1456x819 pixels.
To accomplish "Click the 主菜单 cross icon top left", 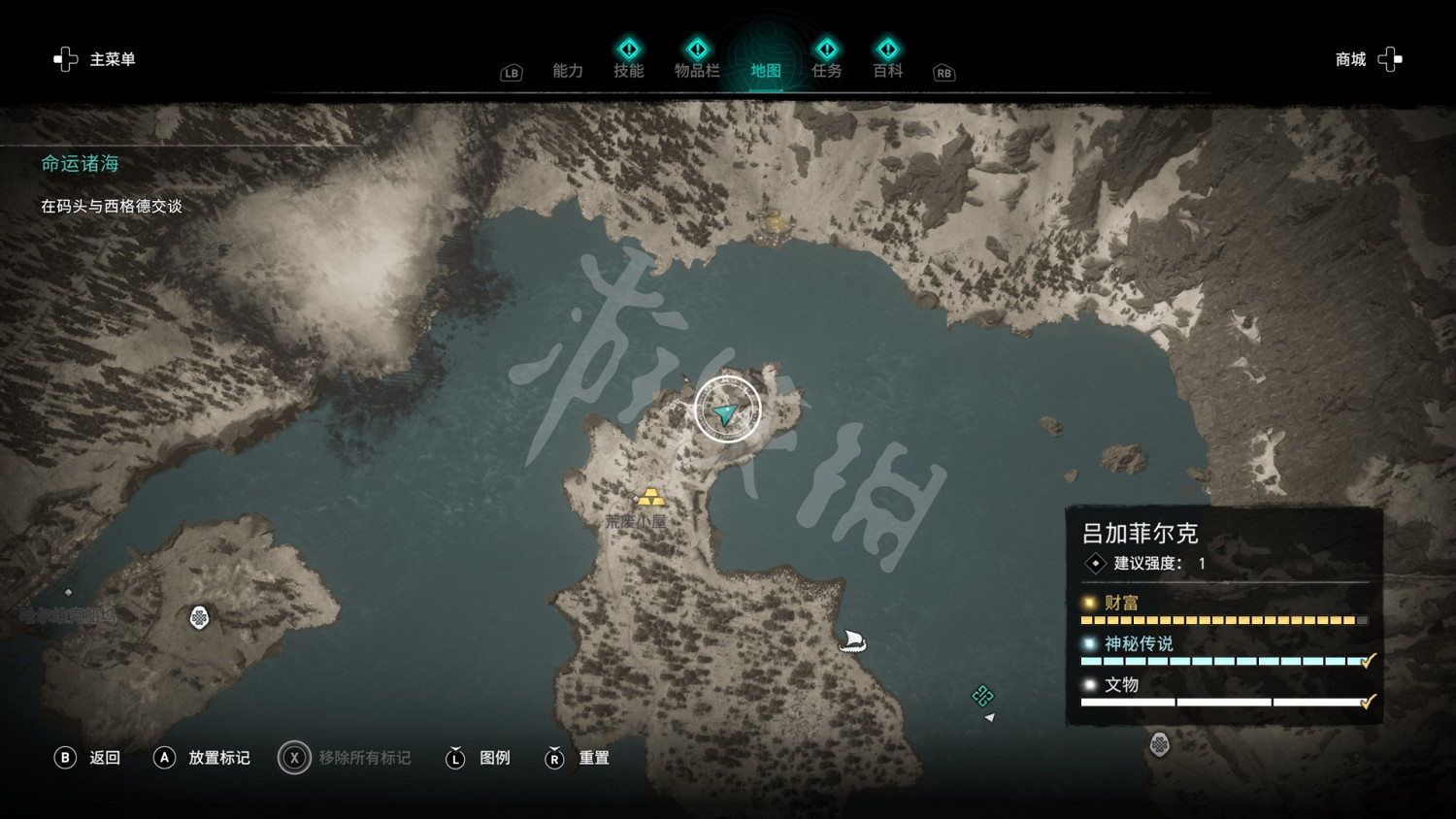I will (x=65, y=59).
